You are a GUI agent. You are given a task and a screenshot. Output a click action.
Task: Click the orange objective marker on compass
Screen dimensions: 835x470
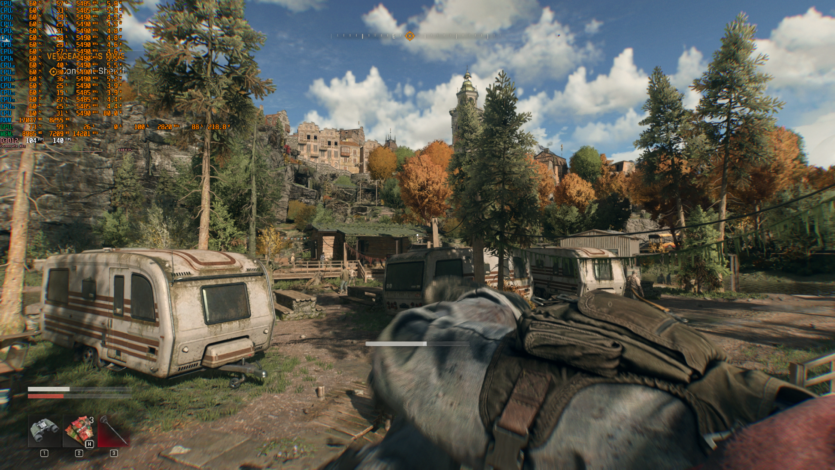click(409, 36)
